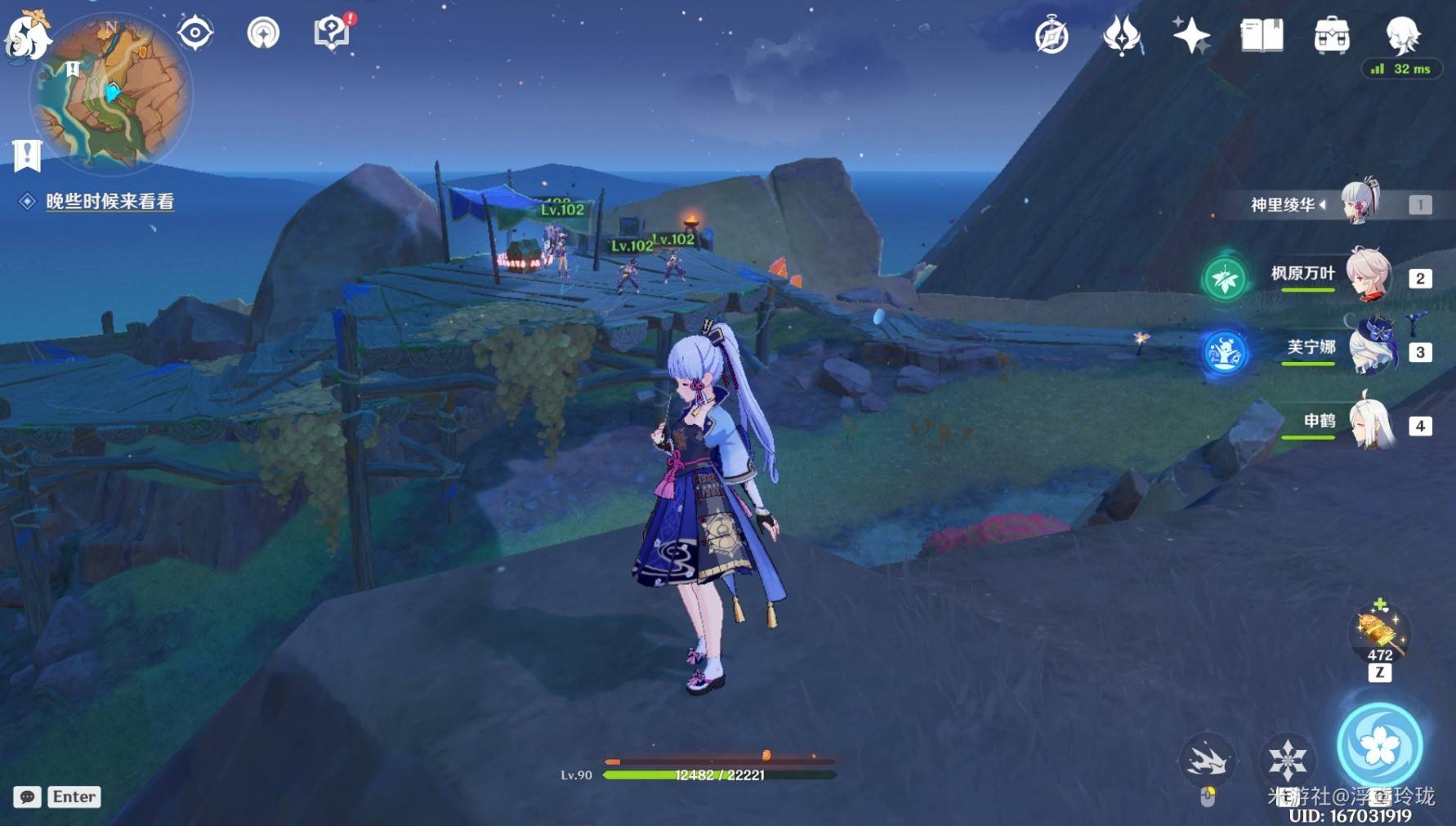
Task: Open the quest bookmark icon
Action: 27,155
